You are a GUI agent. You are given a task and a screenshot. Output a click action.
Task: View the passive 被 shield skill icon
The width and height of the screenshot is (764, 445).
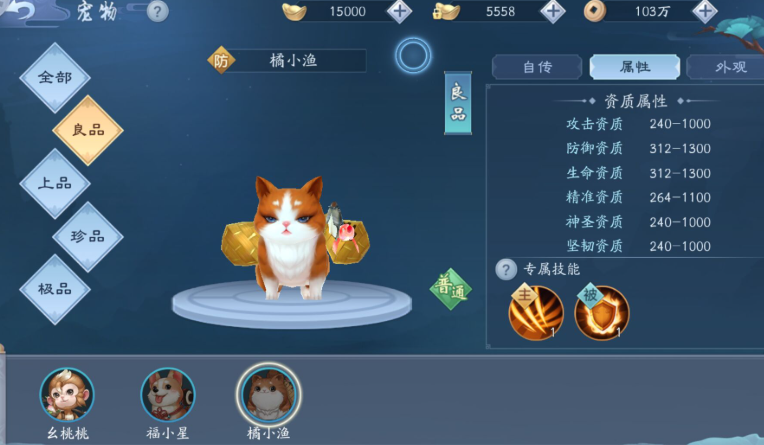click(601, 313)
